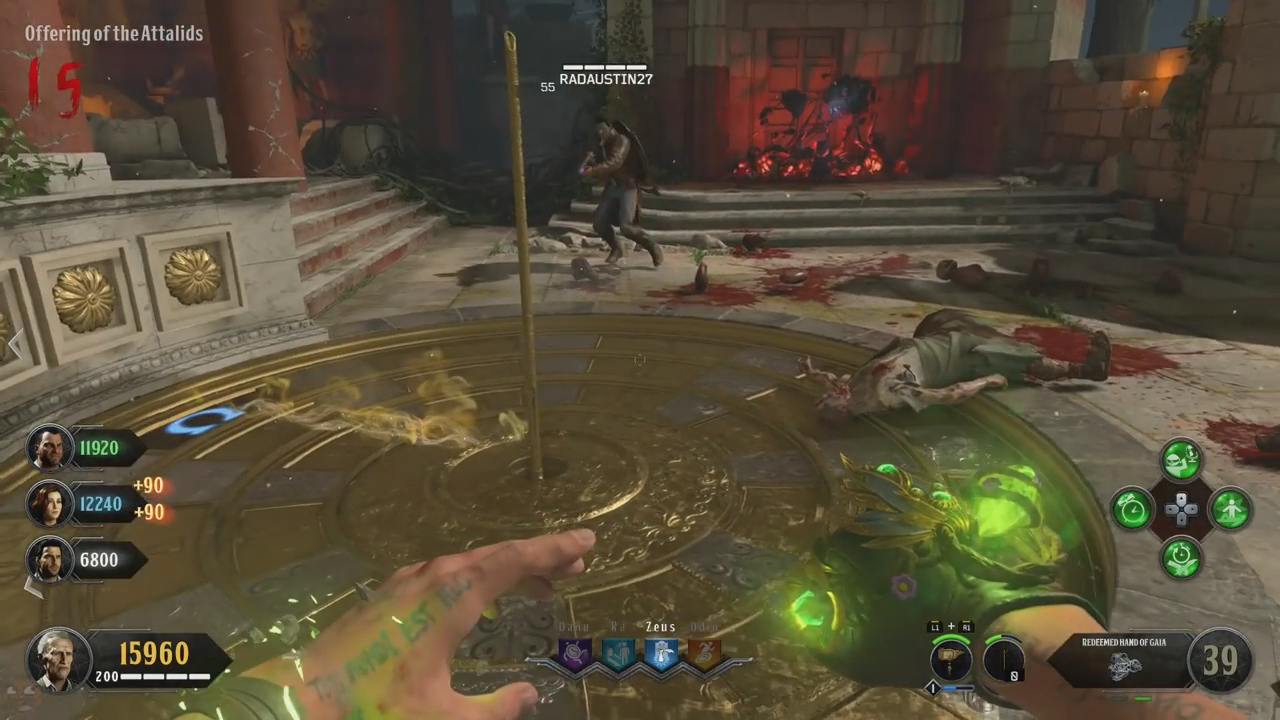Viewport: 1280px width, 720px height.
Task: Select the orange Odin perk icon
Action: 703,654
